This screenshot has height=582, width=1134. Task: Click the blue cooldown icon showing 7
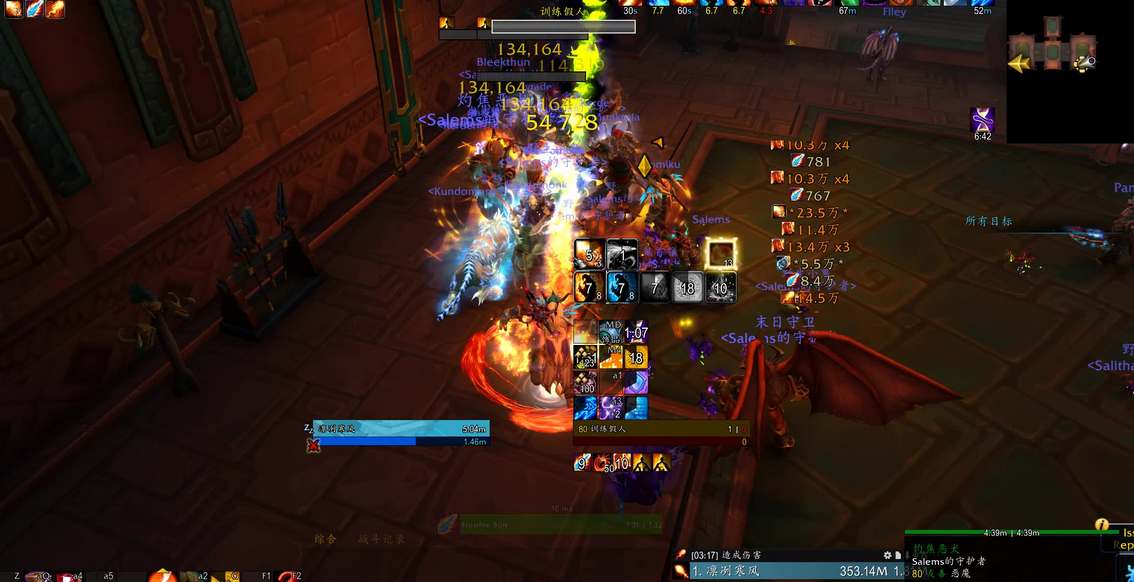pyautogui.click(x=621, y=287)
